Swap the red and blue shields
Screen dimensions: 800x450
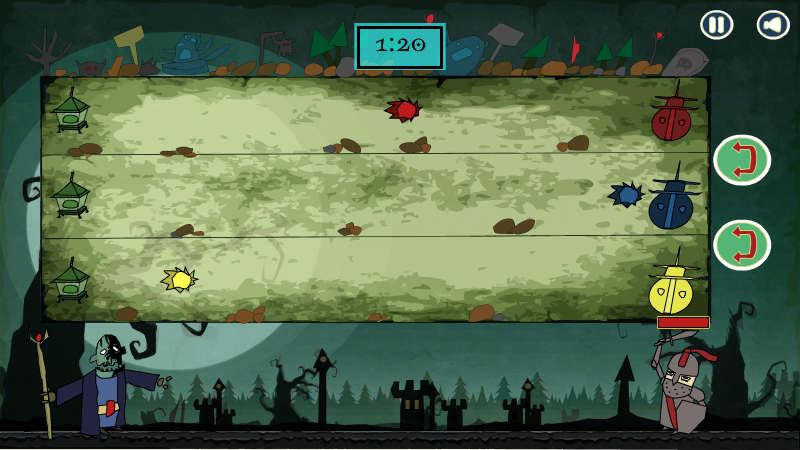pyautogui.click(x=741, y=160)
